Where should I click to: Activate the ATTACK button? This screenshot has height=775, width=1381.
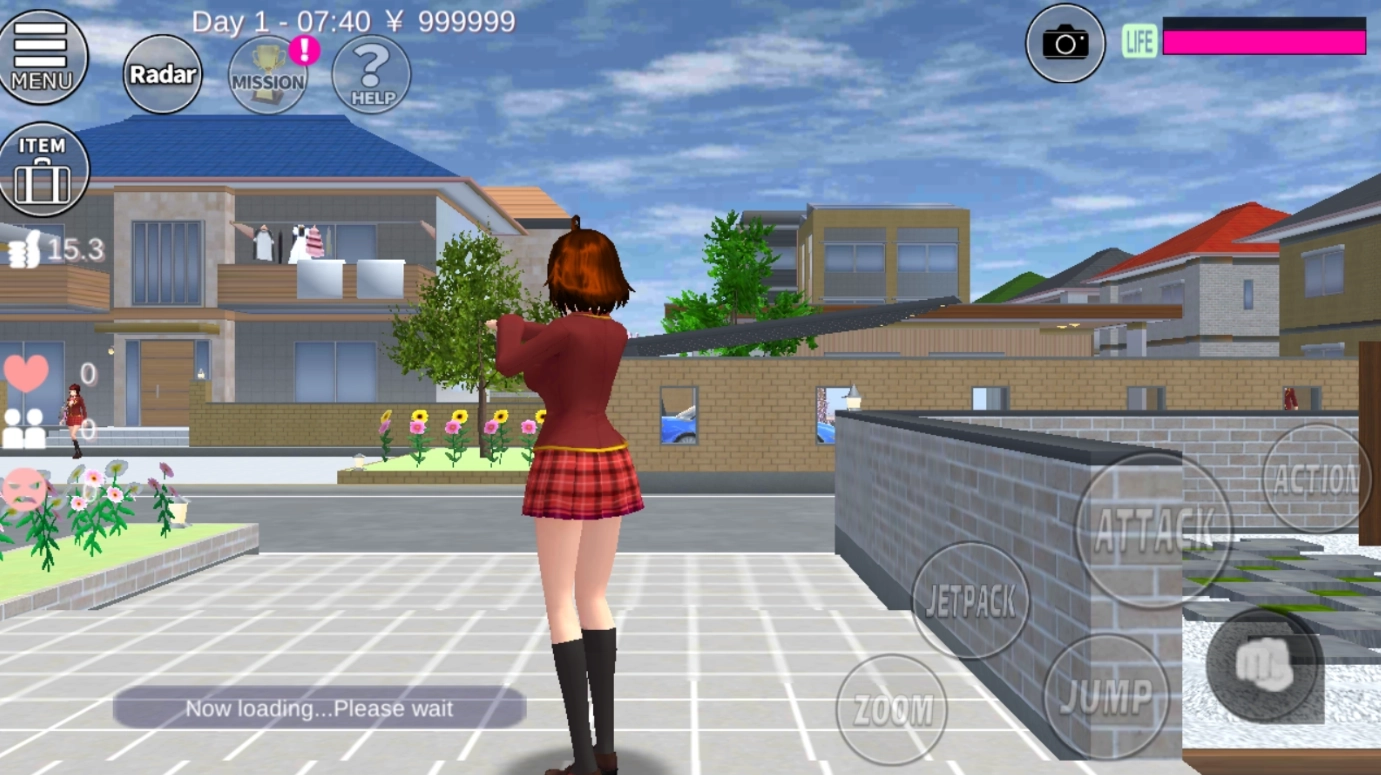click(1153, 530)
